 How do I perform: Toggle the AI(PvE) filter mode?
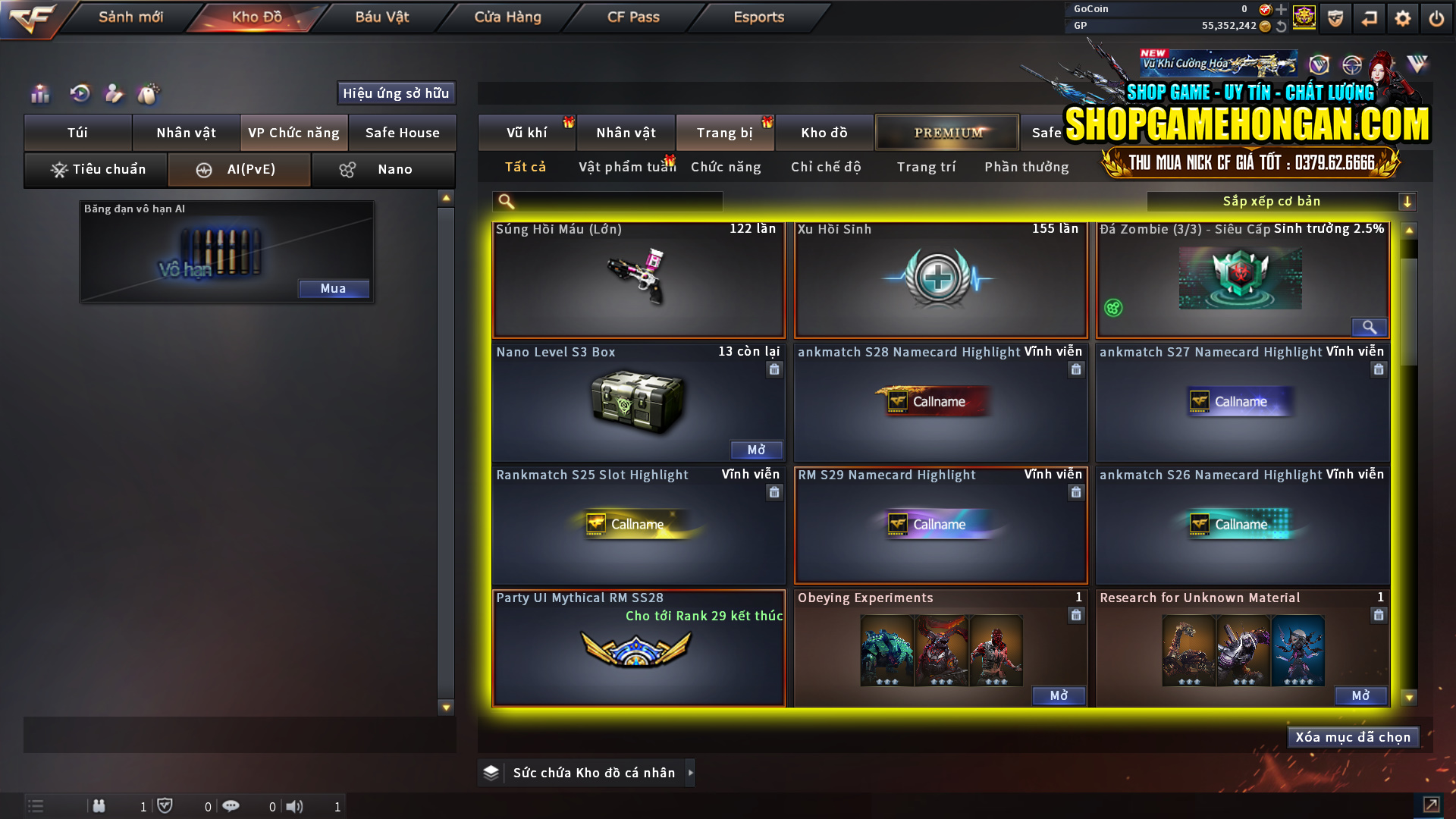point(239,170)
